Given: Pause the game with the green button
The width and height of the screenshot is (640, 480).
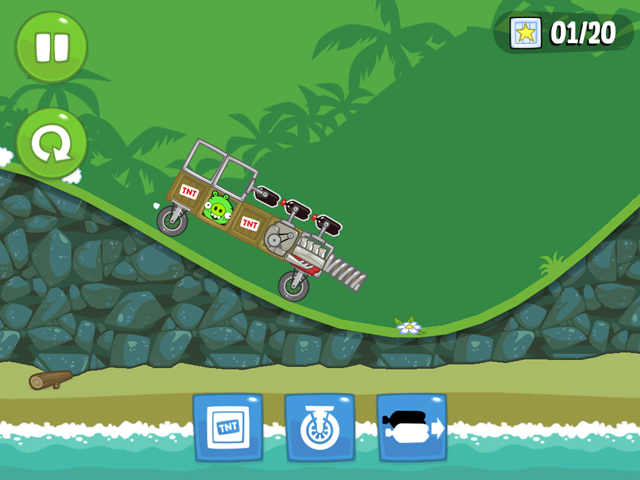Looking at the screenshot, I should point(51,47).
